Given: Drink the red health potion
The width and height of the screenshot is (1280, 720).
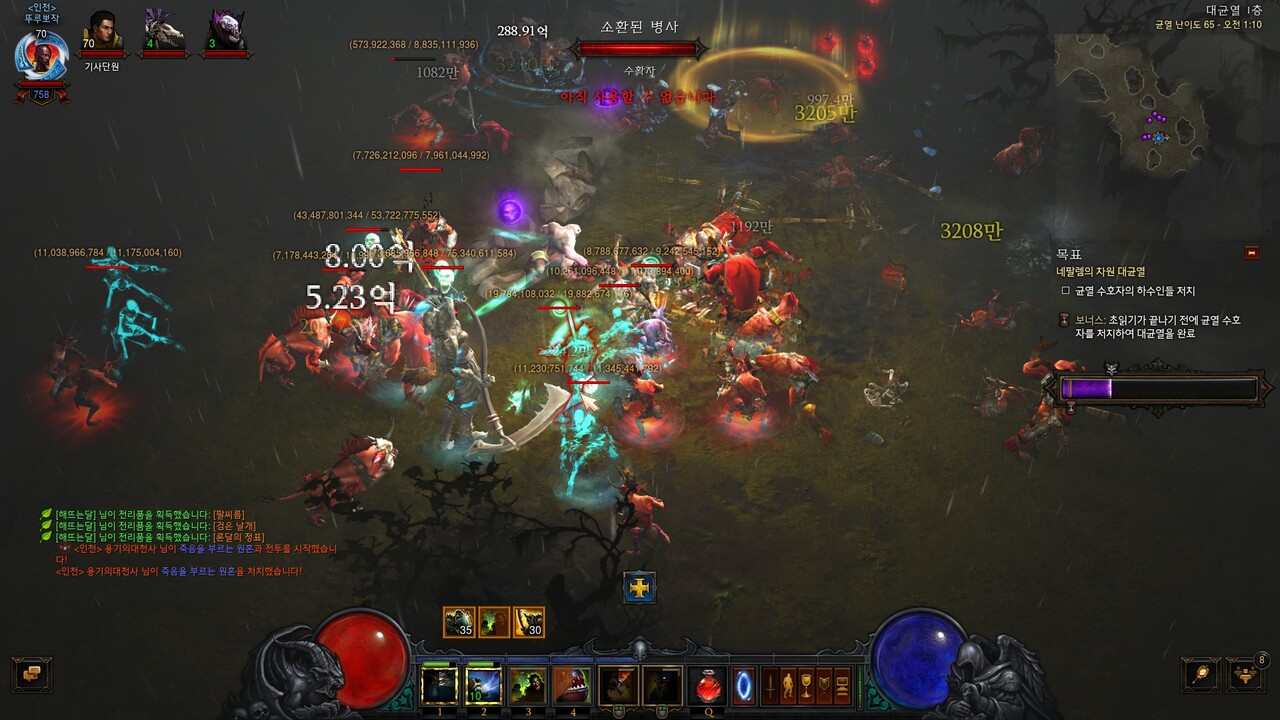Looking at the screenshot, I should tap(708, 686).
